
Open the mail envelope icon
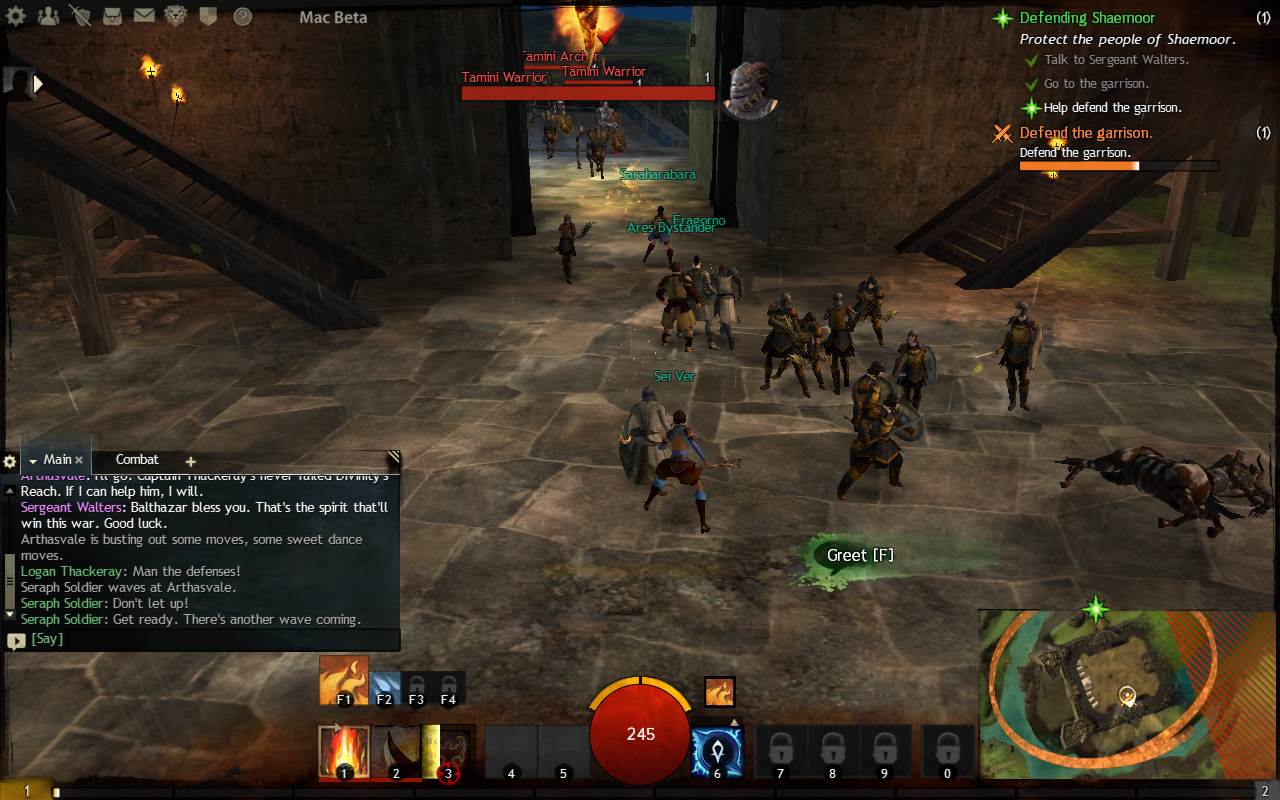coord(144,16)
